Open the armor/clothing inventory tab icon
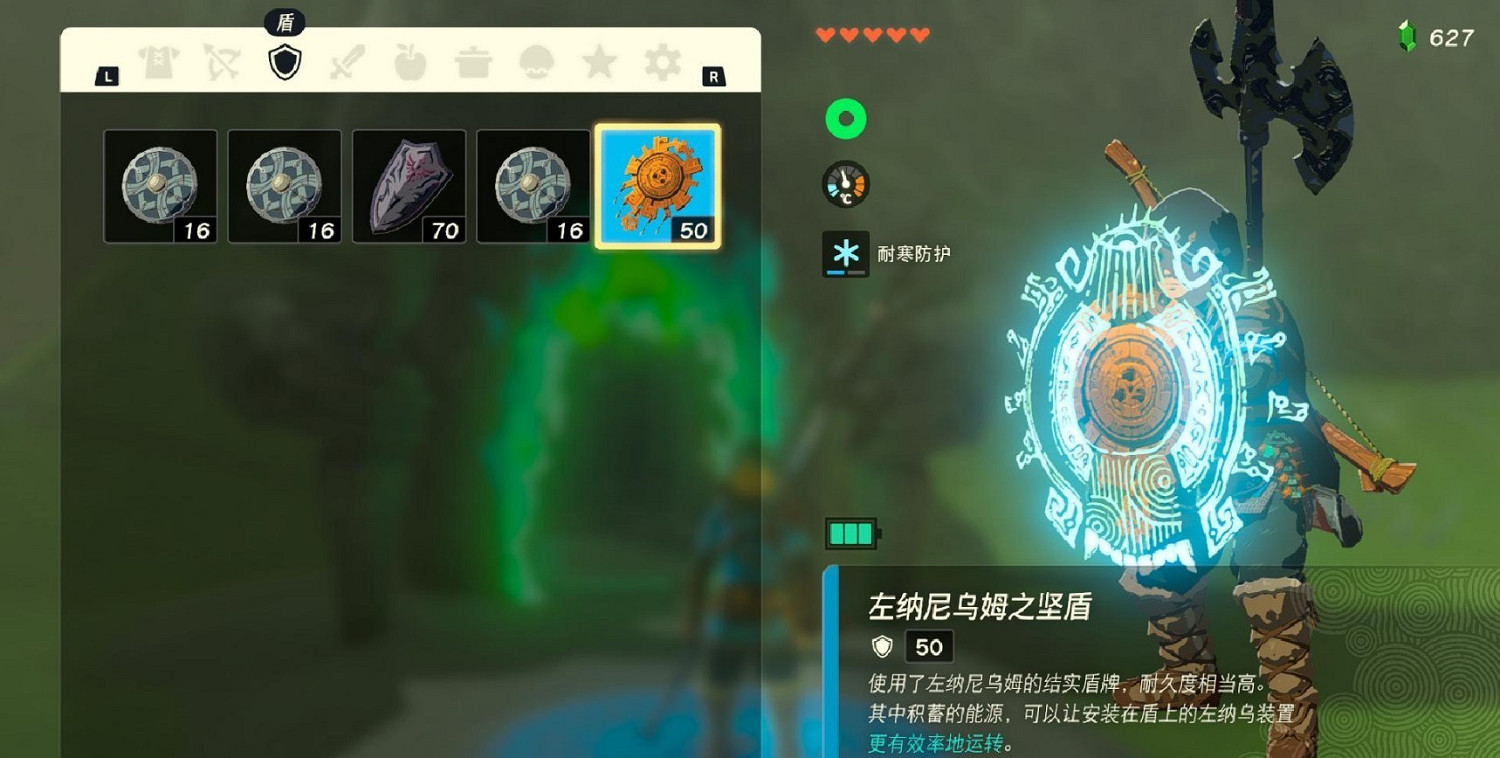The image size is (1500, 758). [x=160, y=62]
